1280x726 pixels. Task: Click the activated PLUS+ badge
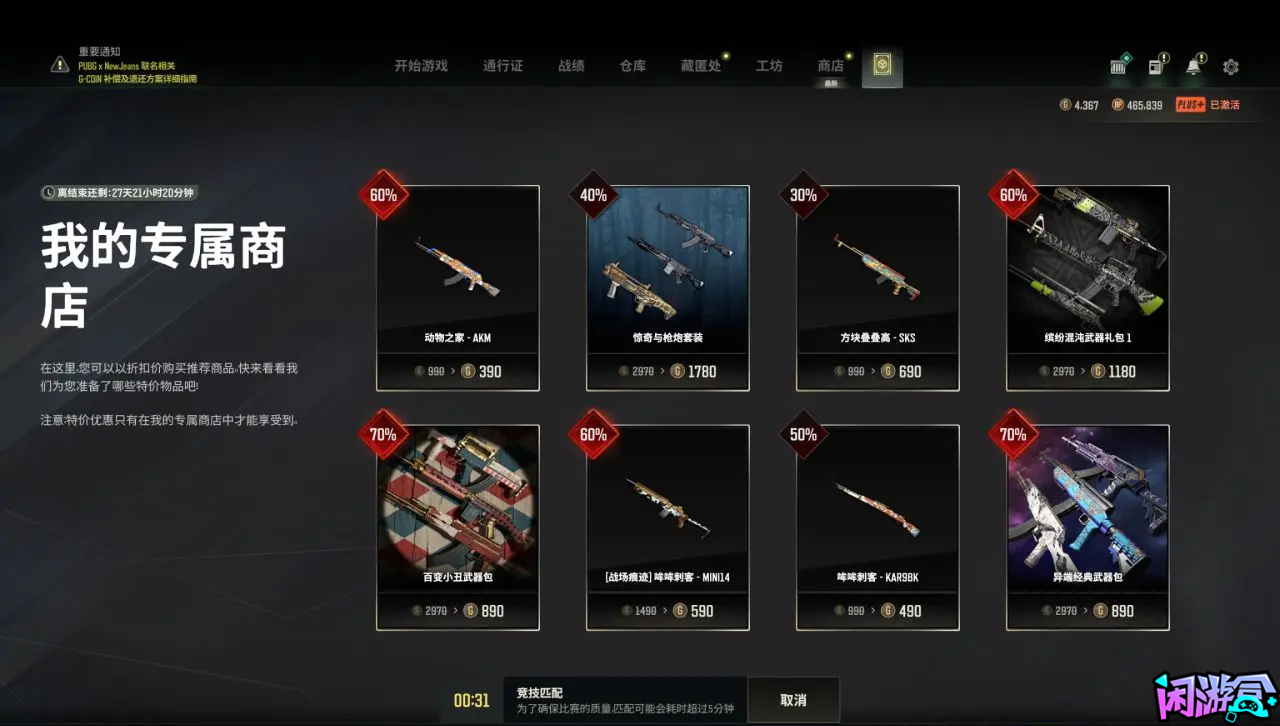[x=1189, y=104]
